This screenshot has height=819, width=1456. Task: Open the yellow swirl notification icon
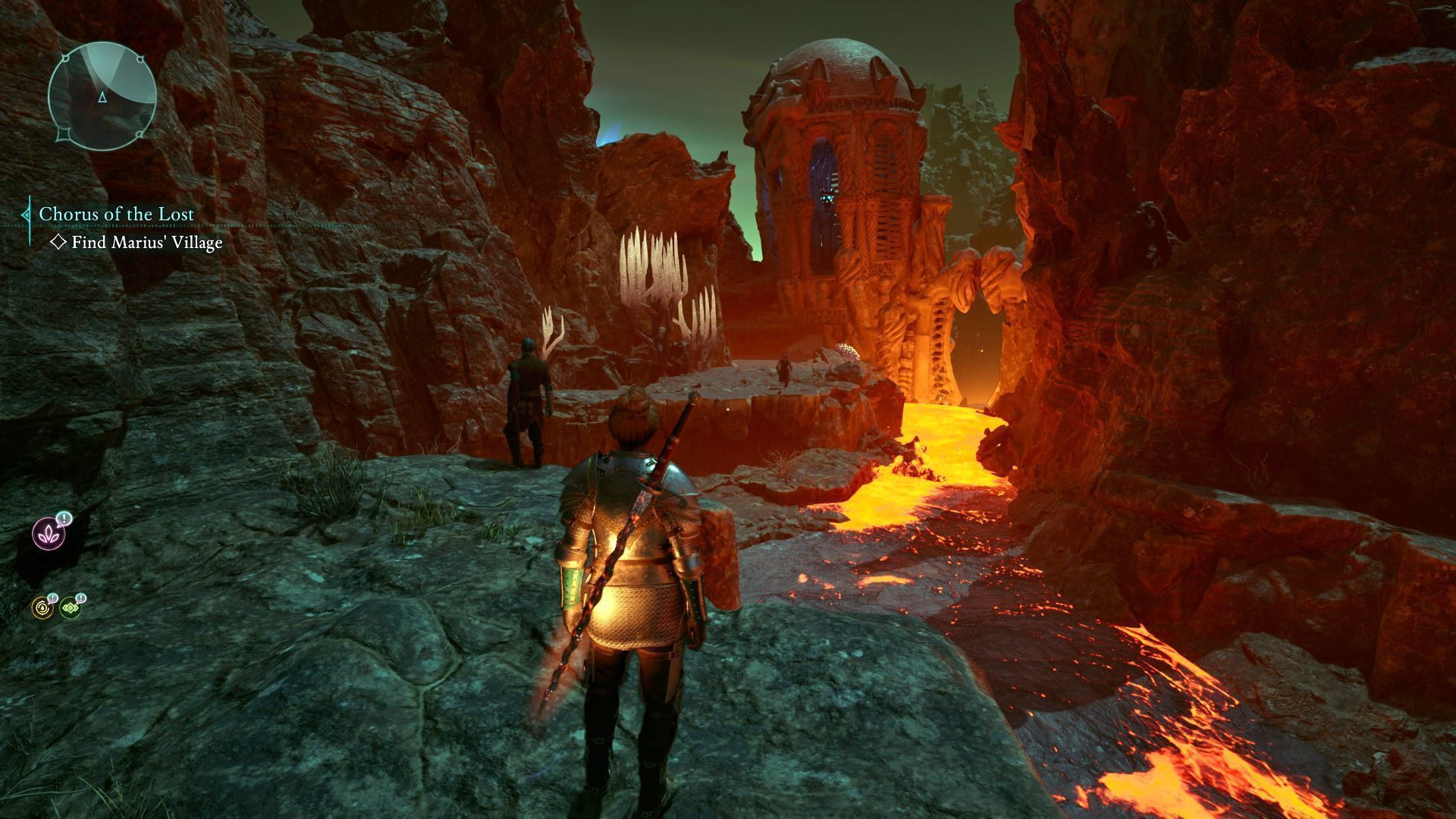(42, 607)
